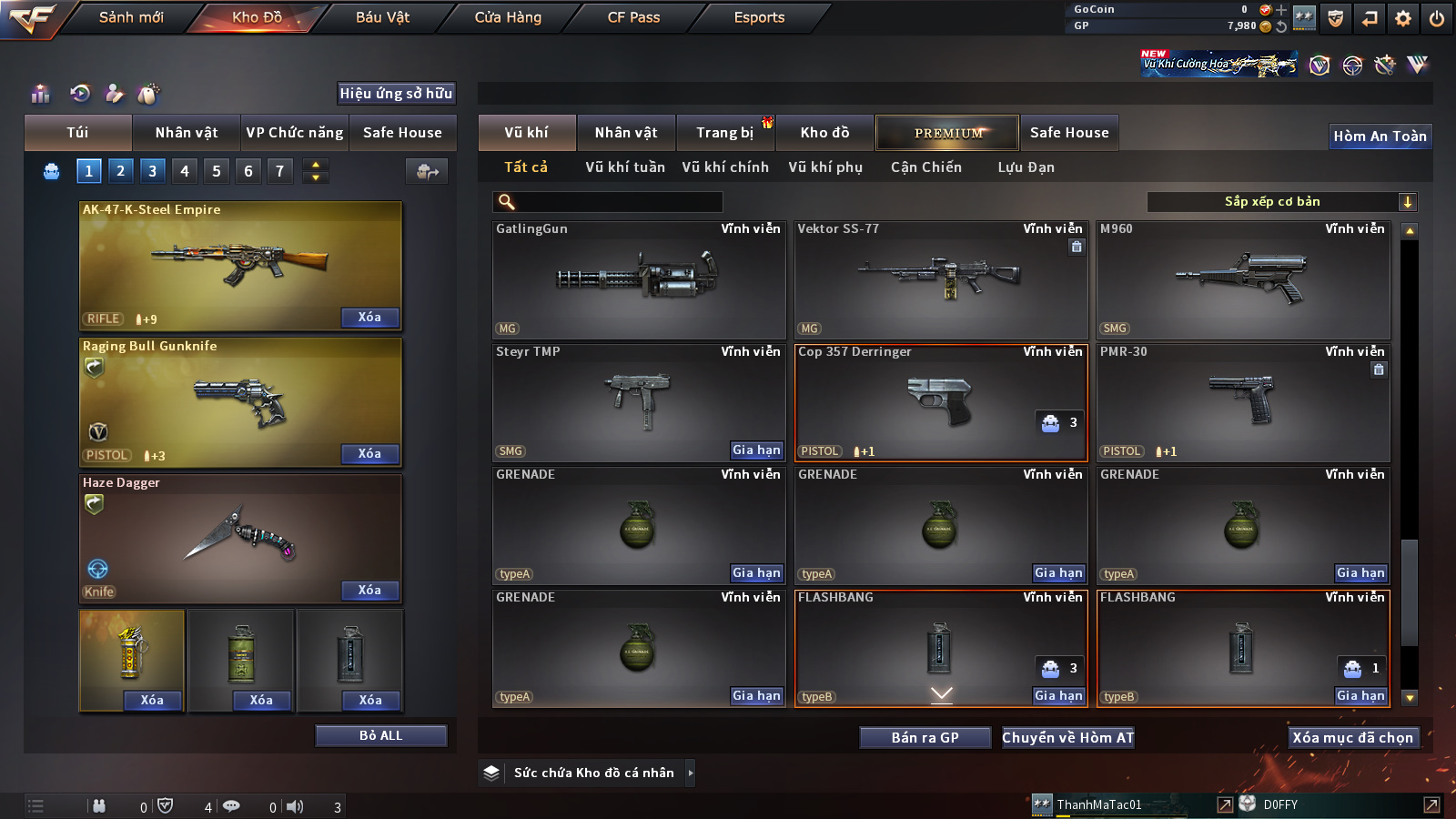Open the PREMIUM storage tab
Screen dimensions: 1456x819
click(x=947, y=133)
